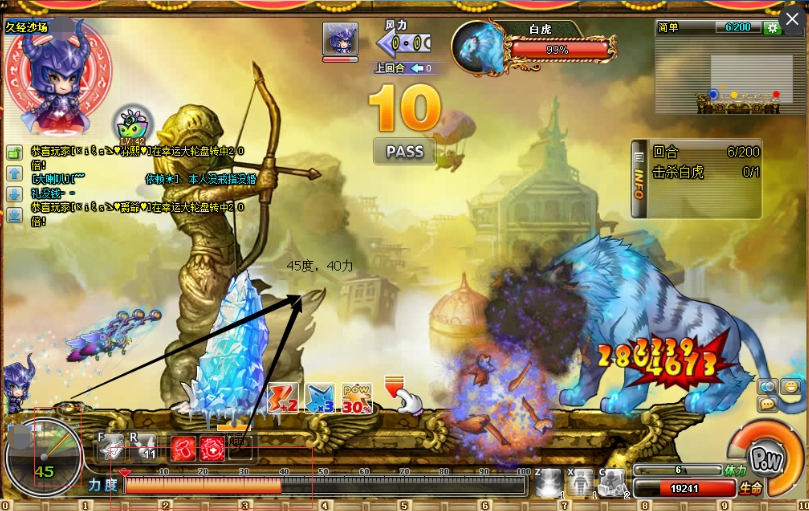The height and width of the screenshot is (511, 809).
Task: Toggle the INFO panel side tab
Action: pos(638,179)
